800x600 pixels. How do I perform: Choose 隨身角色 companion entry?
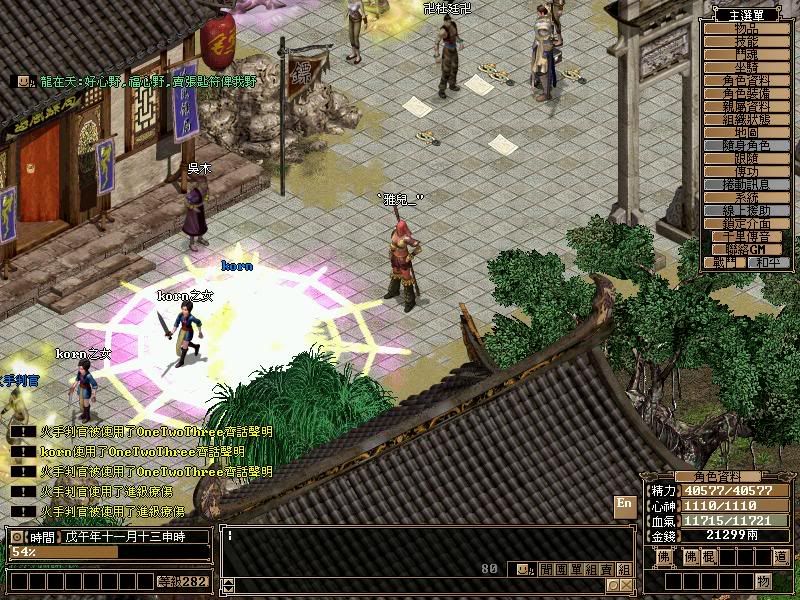pyautogui.click(x=747, y=145)
